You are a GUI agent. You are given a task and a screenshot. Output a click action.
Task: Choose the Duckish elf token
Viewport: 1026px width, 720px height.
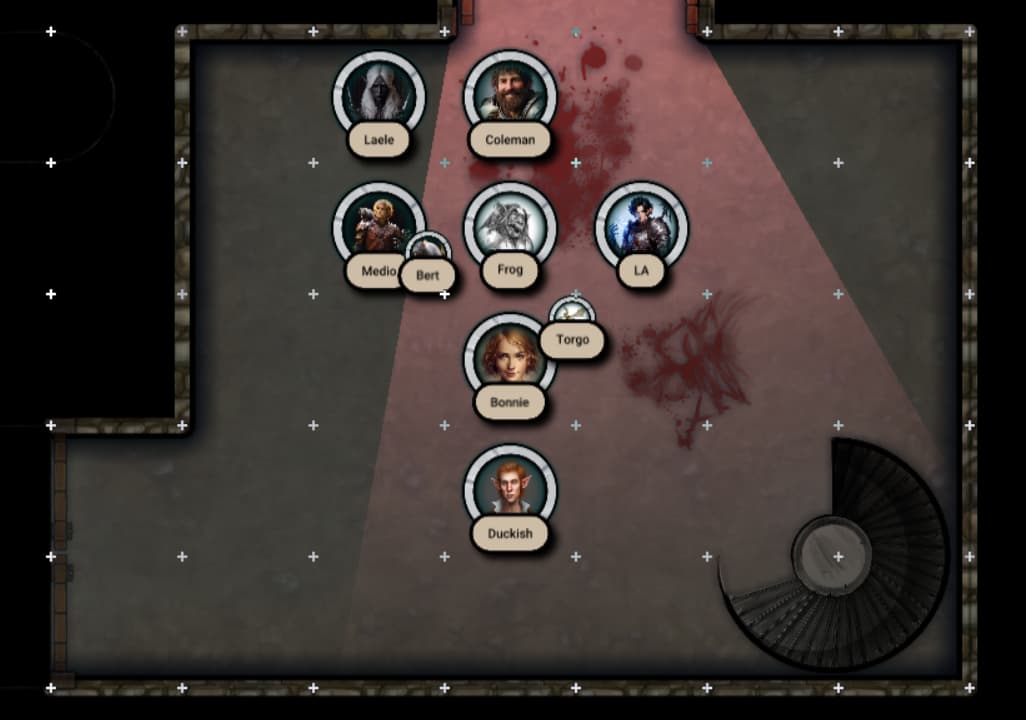510,489
